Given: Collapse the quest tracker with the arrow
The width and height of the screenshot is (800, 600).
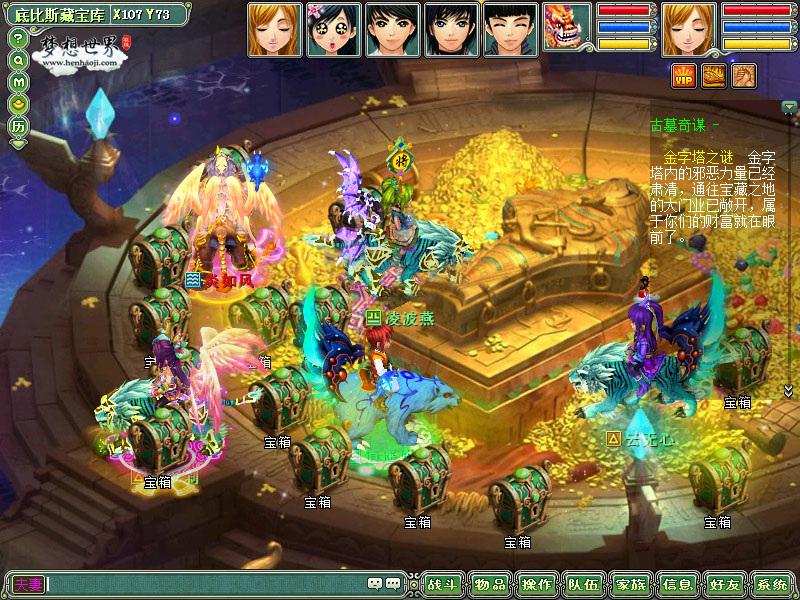Looking at the screenshot, I should [x=789, y=107].
